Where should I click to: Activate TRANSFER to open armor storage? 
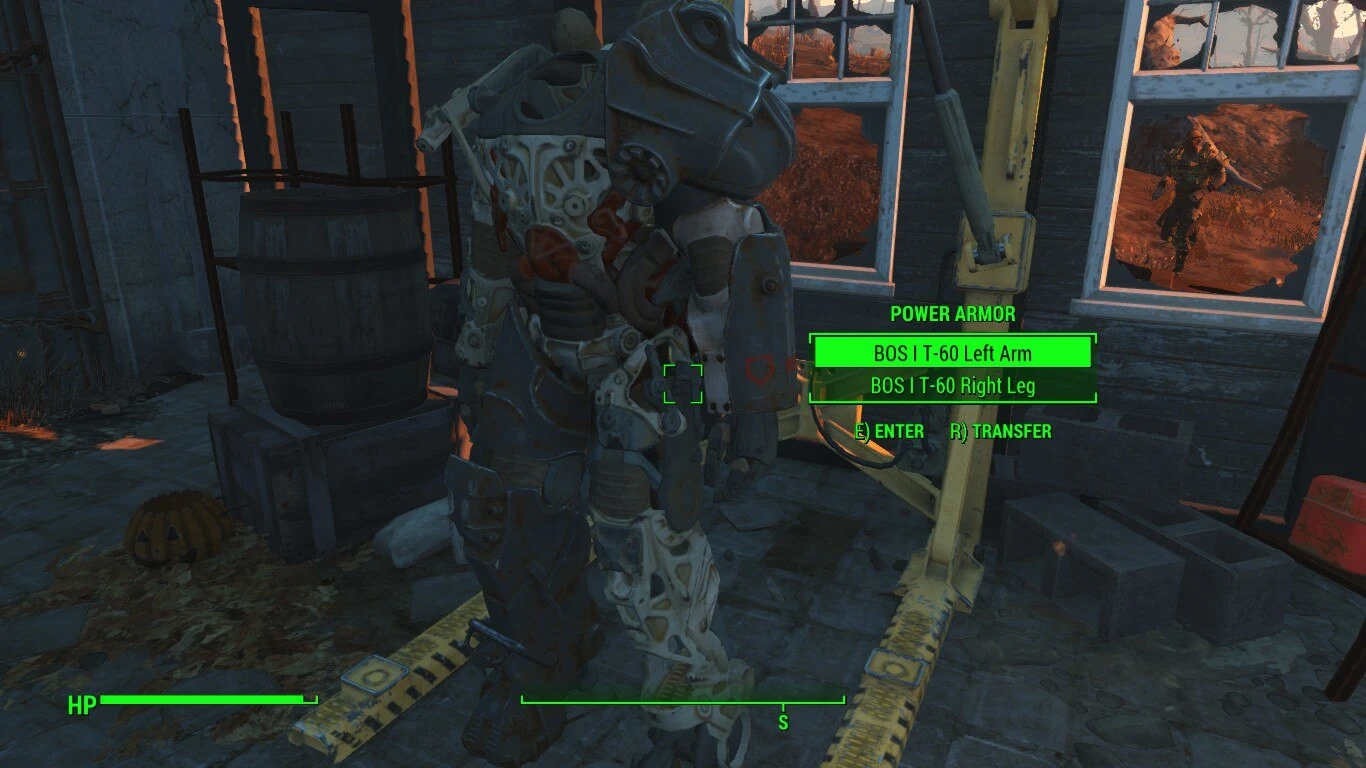tap(998, 432)
